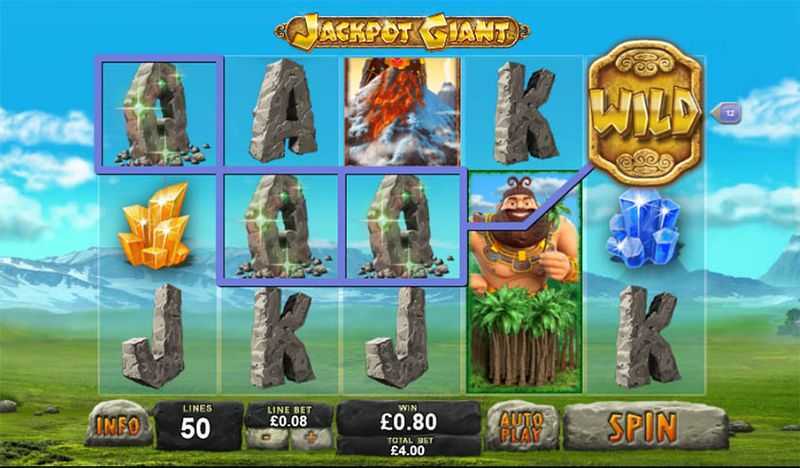
Task: Spin the reels
Action: pyautogui.click(x=645, y=426)
